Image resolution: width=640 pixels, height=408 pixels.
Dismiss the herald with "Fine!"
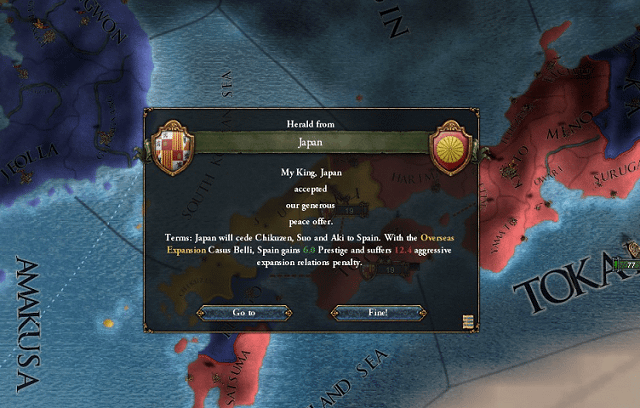(378, 312)
